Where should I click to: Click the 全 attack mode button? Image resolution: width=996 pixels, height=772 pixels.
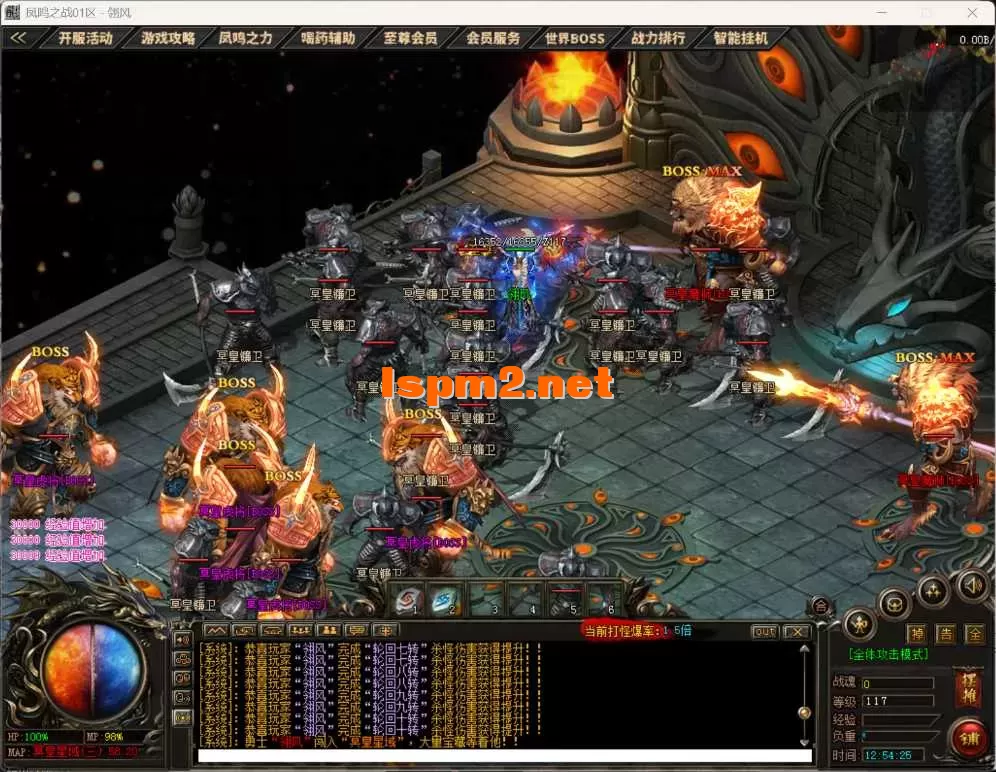975,634
